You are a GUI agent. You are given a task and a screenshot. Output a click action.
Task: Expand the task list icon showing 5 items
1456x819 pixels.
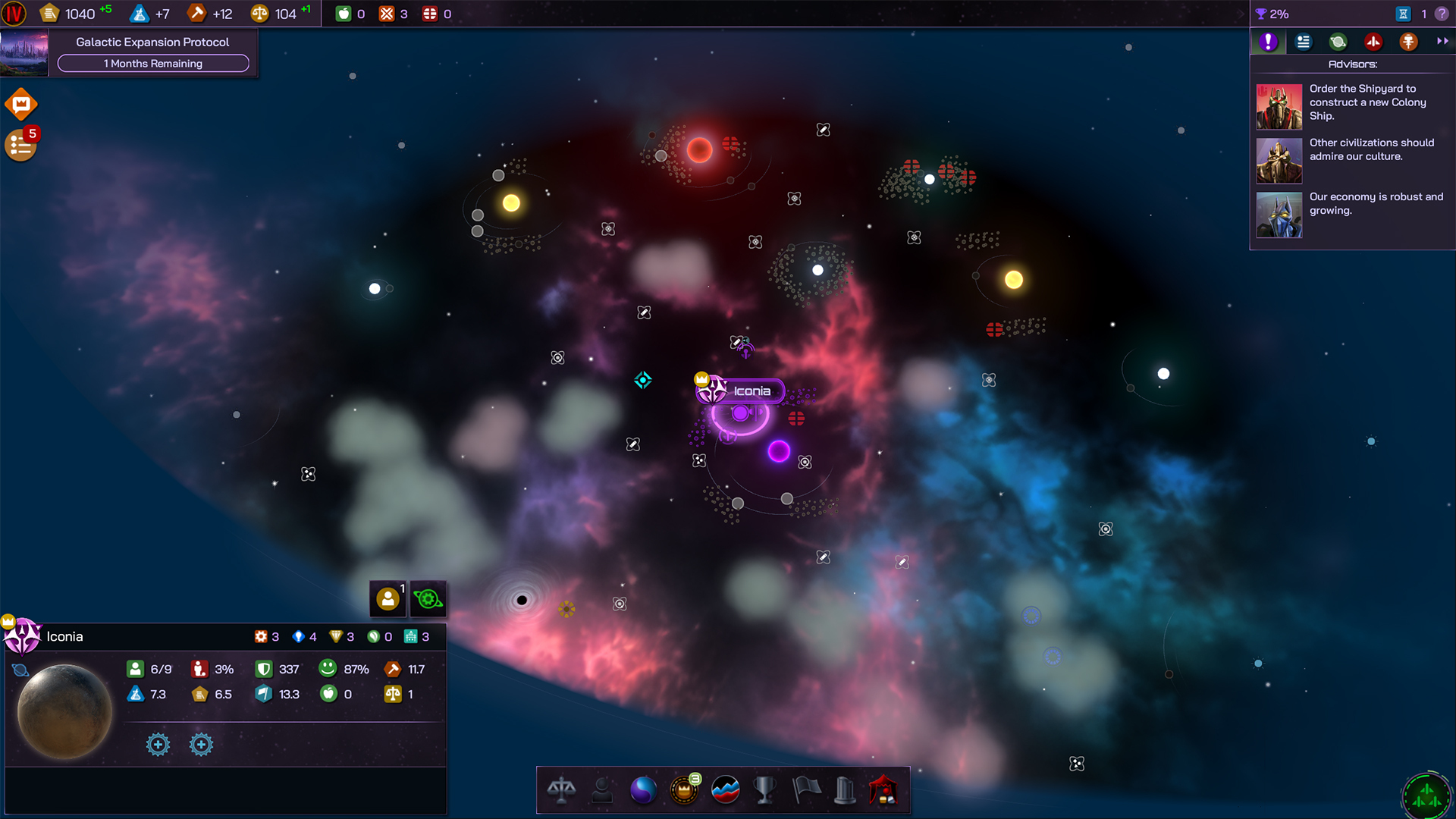[x=20, y=145]
